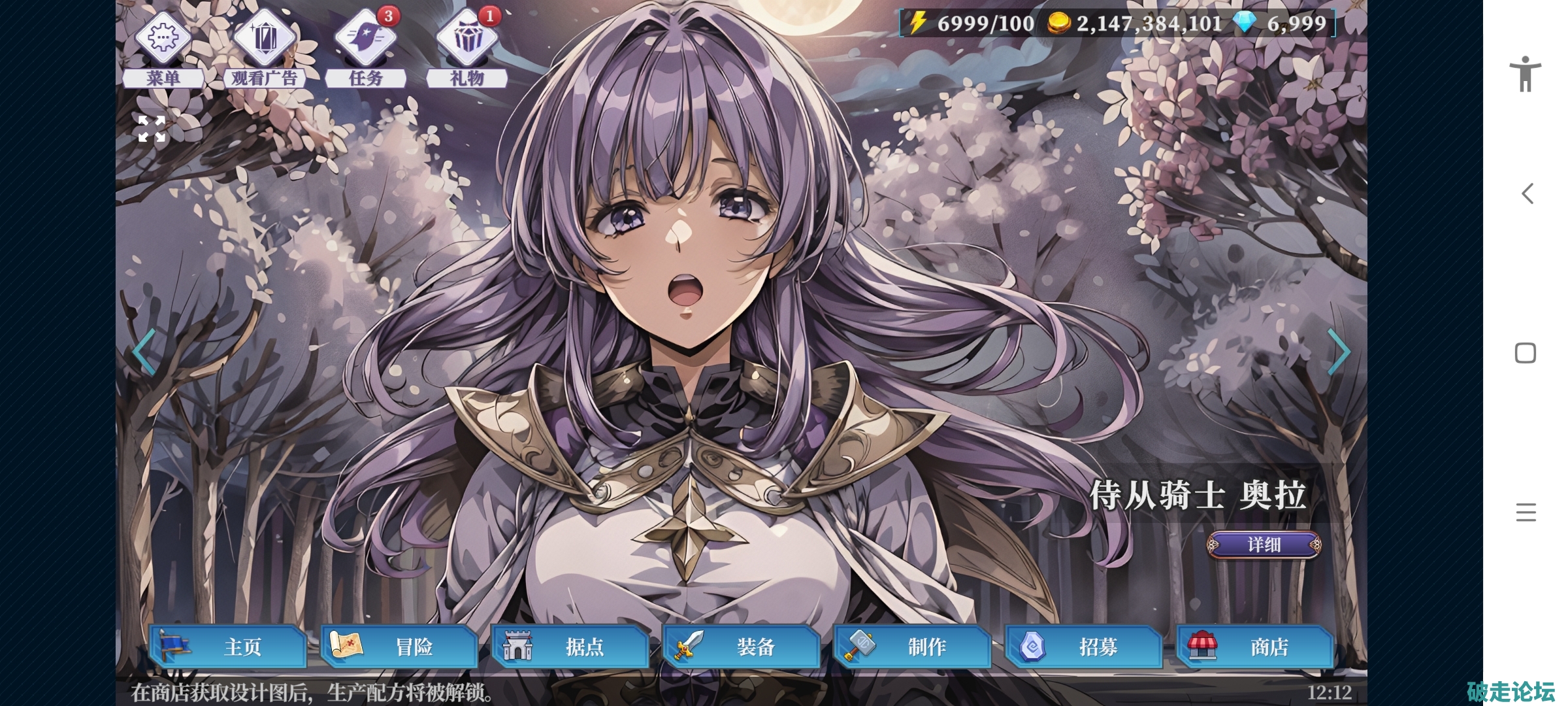The image size is (1568, 706).
Task: Open the 据点 base tab
Action: pyautogui.click(x=570, y=647)
